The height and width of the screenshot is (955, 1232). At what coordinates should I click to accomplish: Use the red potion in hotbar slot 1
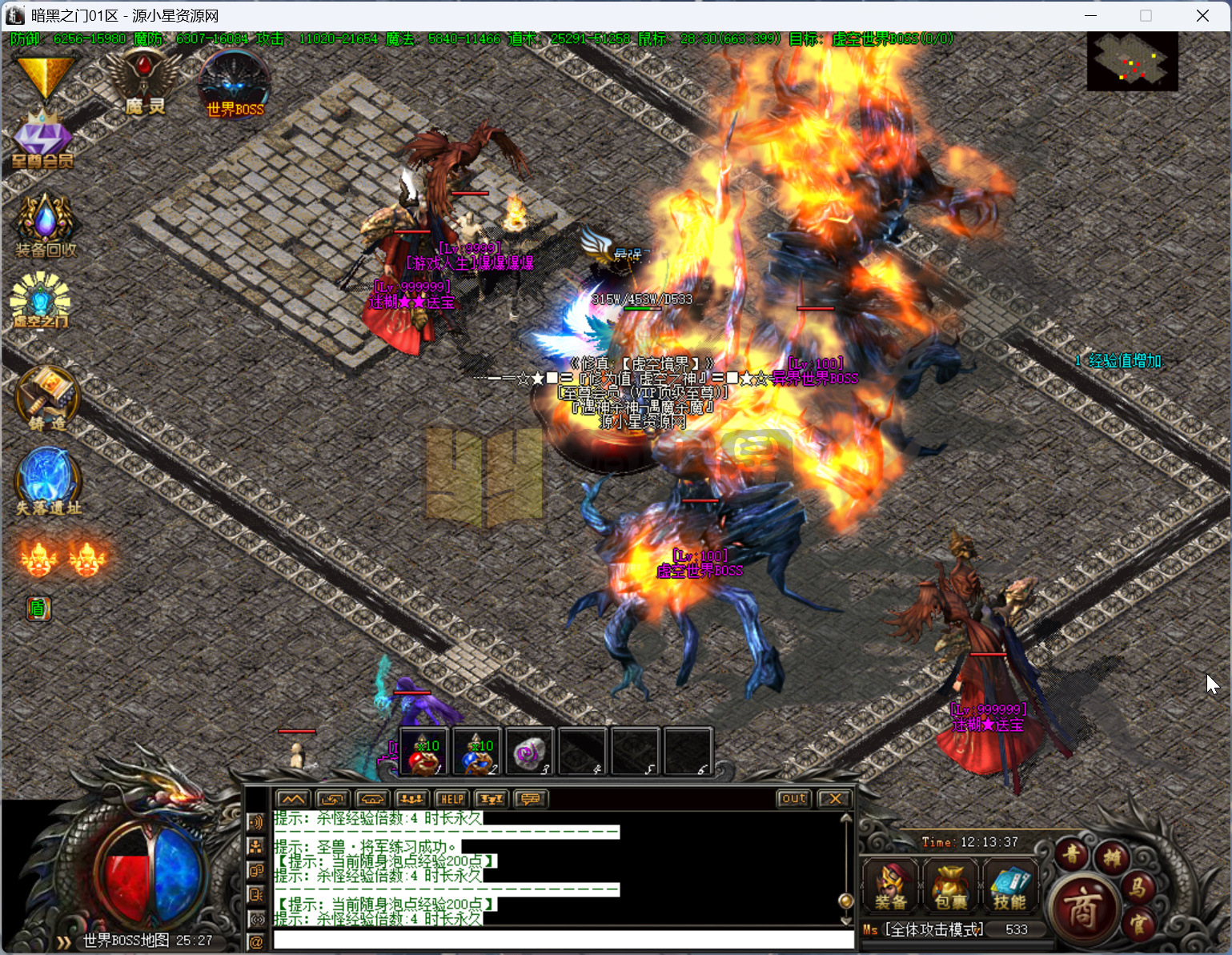tap(423, 752)
